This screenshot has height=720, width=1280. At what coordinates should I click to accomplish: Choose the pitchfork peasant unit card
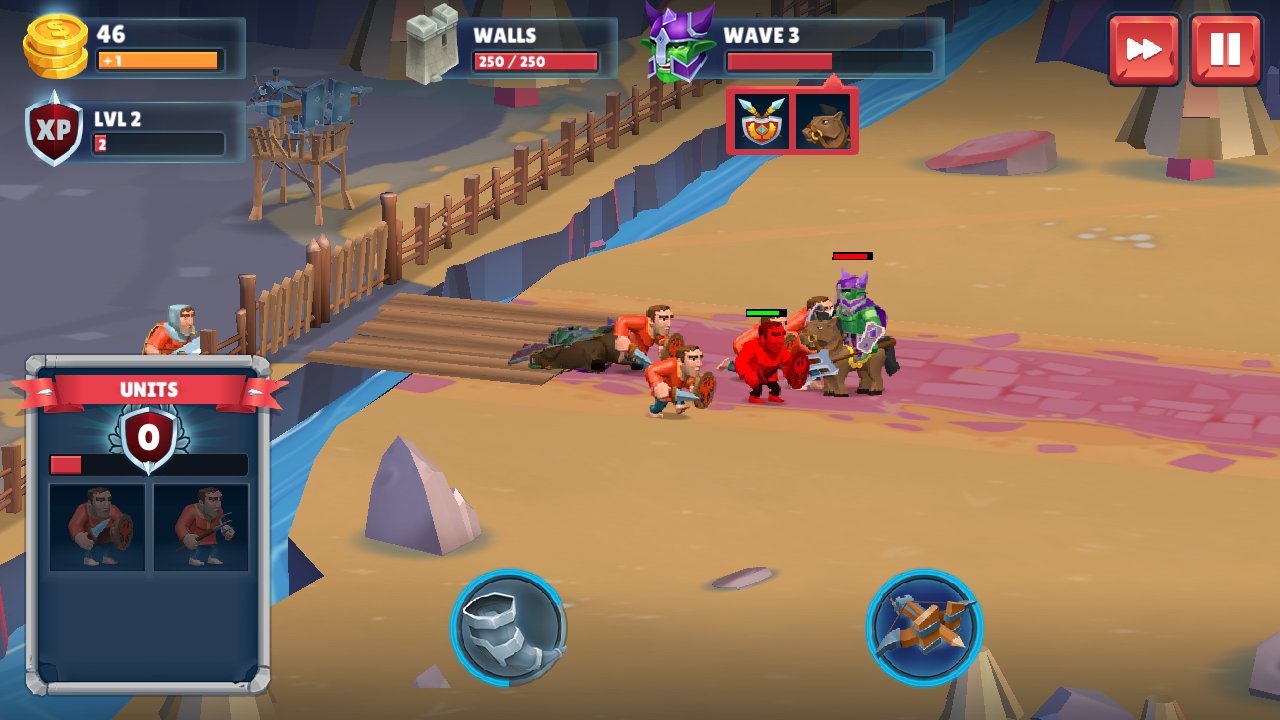tap(201, 527)
